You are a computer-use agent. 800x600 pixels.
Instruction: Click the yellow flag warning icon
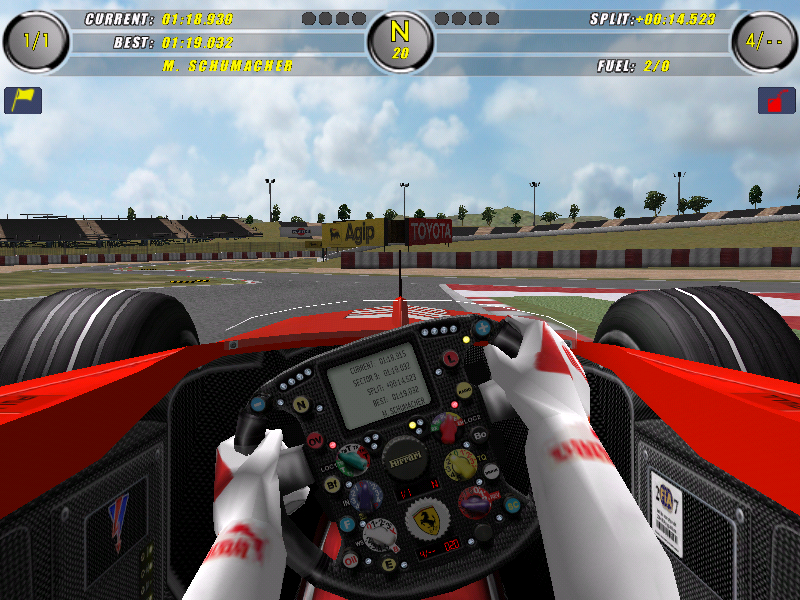23,100
